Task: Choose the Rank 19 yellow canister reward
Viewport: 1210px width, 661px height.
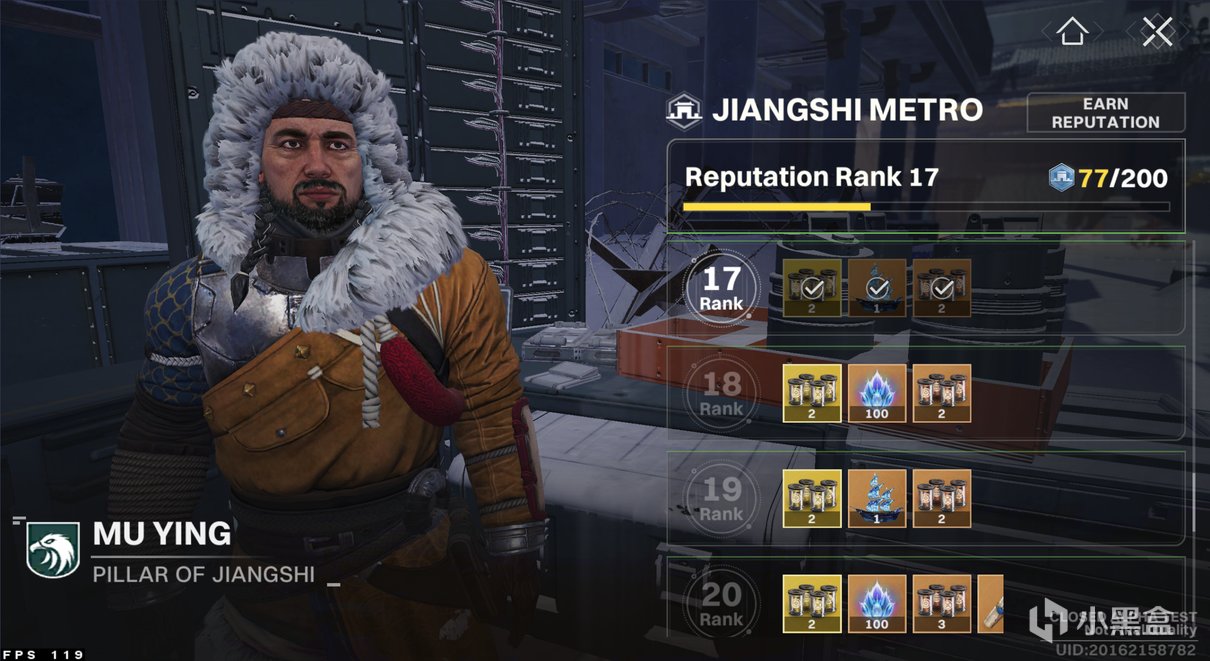Action: pos(812,498)
